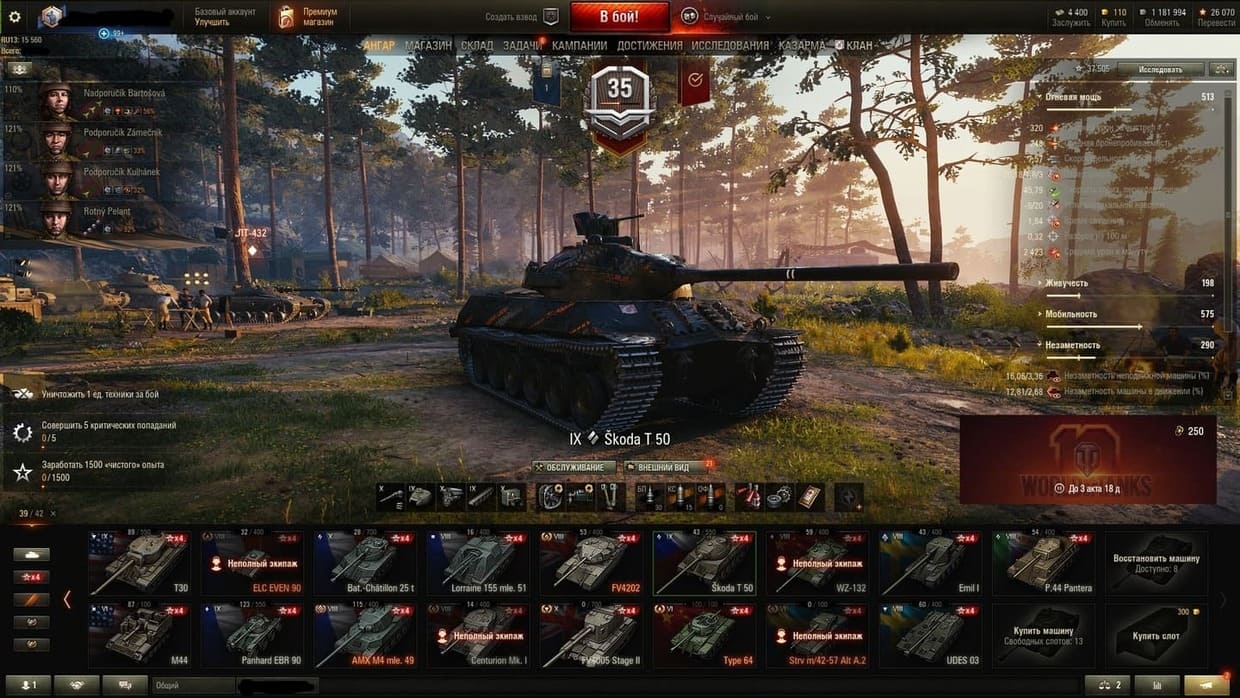Show the Казарма tab
This screenshot has height=698, width=1240.
point(802,46)
